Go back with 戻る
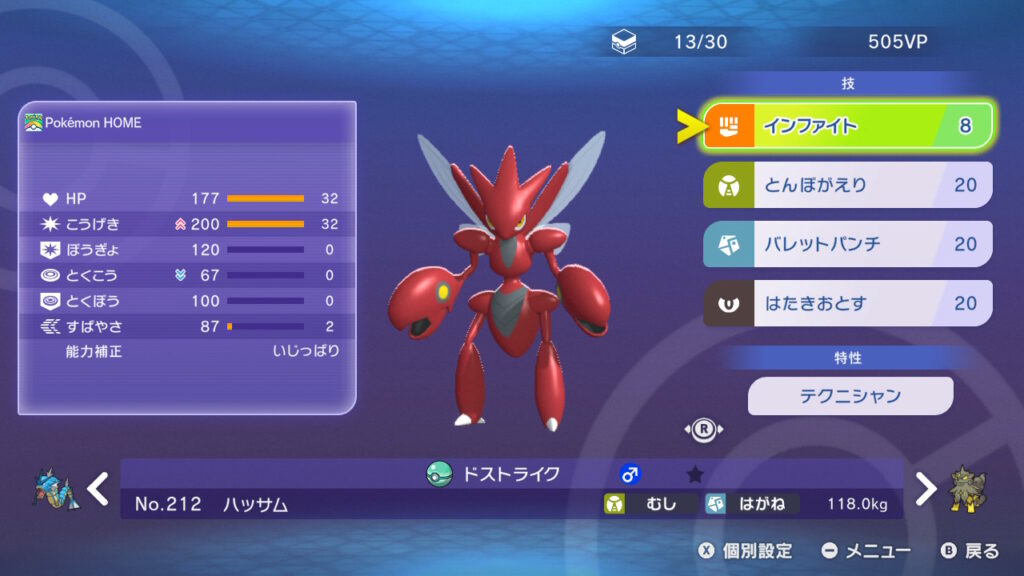1024x576 pixels. 969,551
